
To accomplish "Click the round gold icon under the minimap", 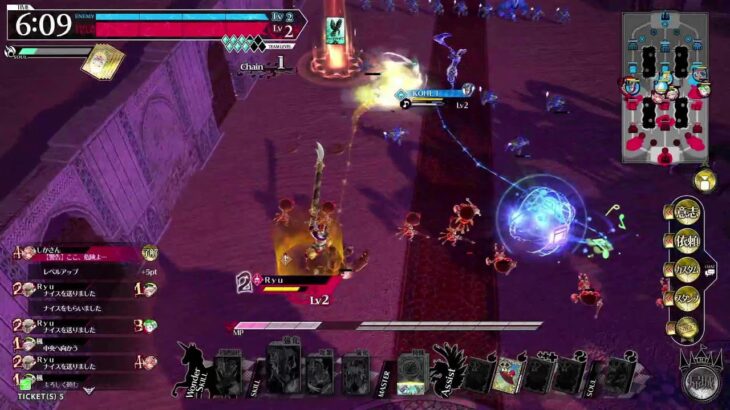I will pyautogui.click(x=705, y=180).
